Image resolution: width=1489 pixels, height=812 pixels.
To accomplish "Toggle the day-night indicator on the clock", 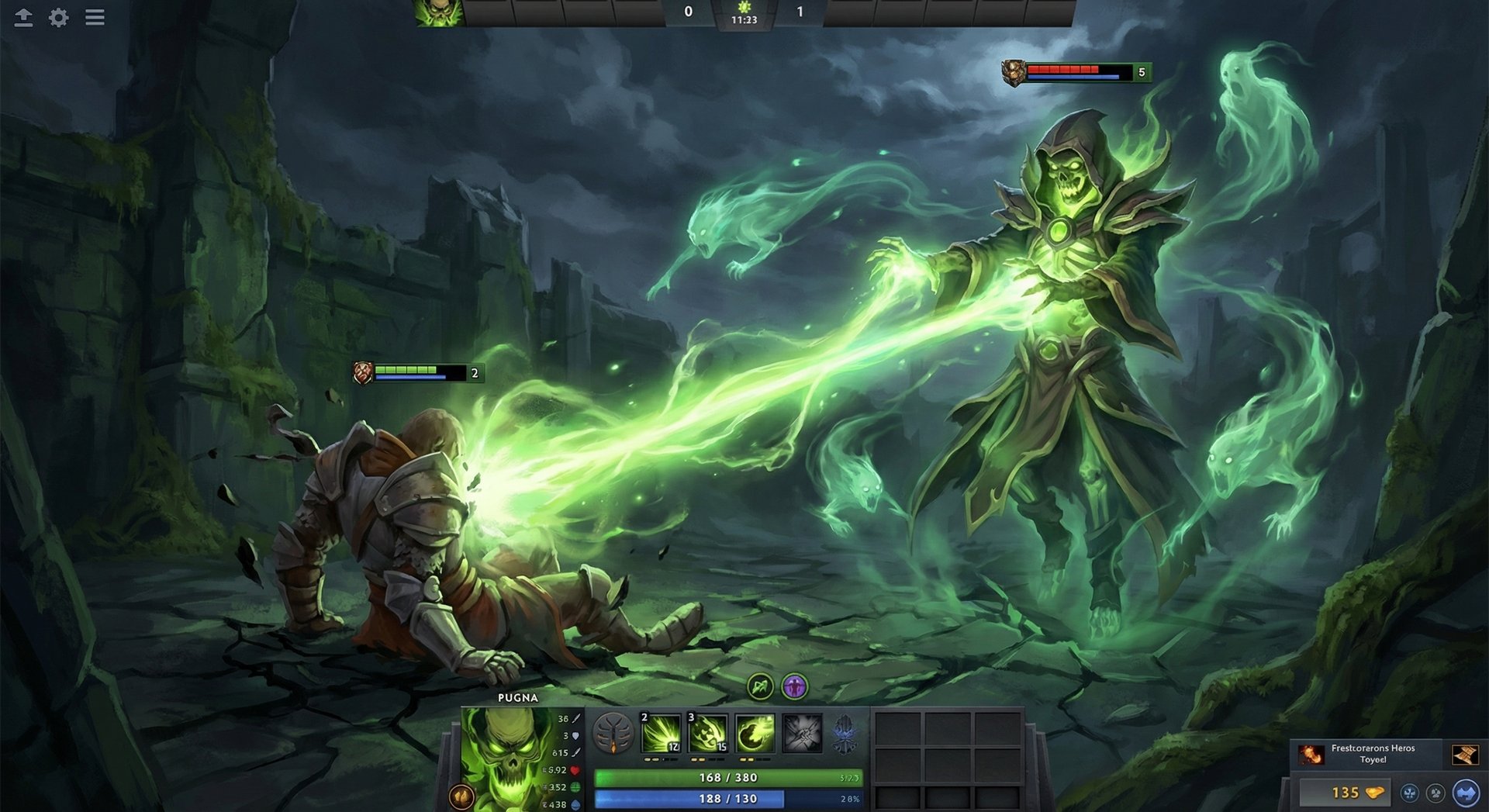I will point(742,5).
